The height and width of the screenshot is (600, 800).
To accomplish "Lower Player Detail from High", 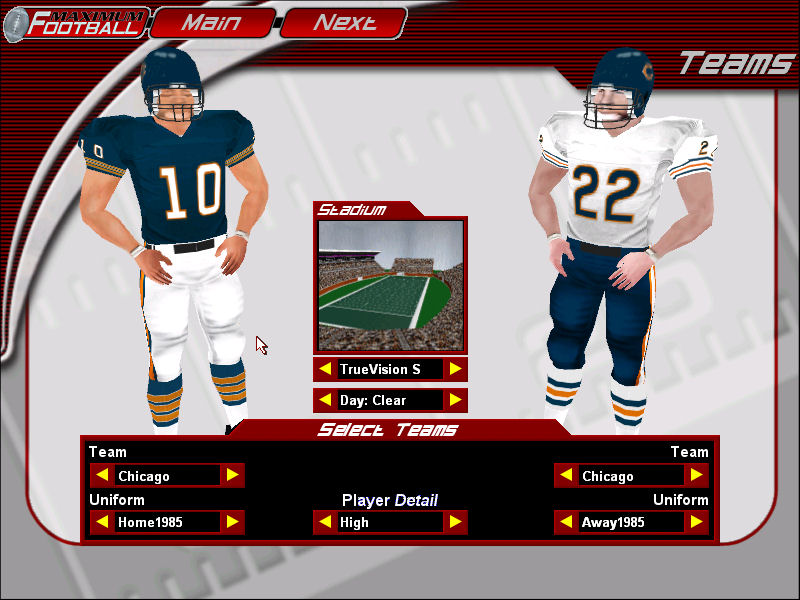I will 325,522.
